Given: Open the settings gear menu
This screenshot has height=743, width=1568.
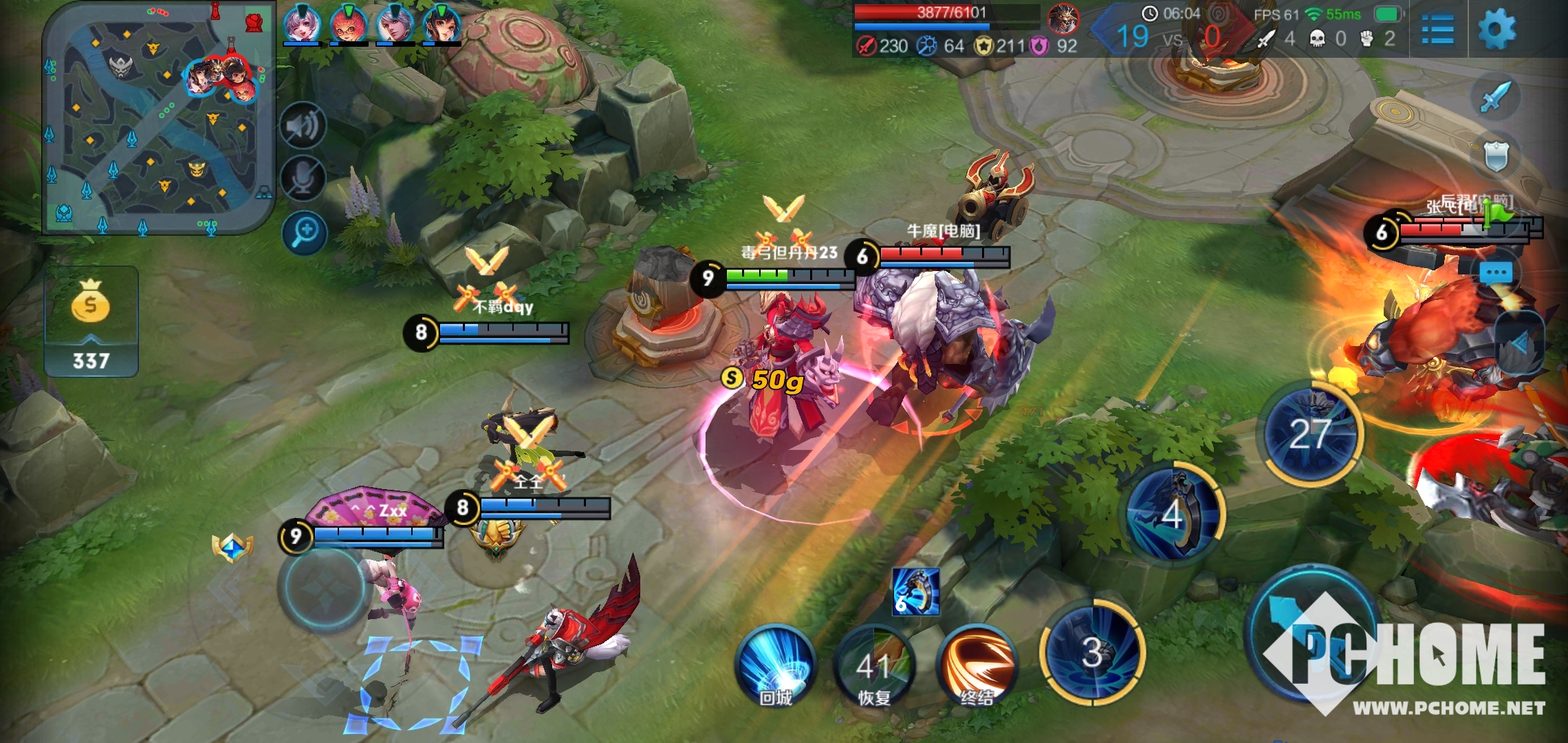Looking at the screenshot, I should pyautogui.click(x=1496, y=30).
